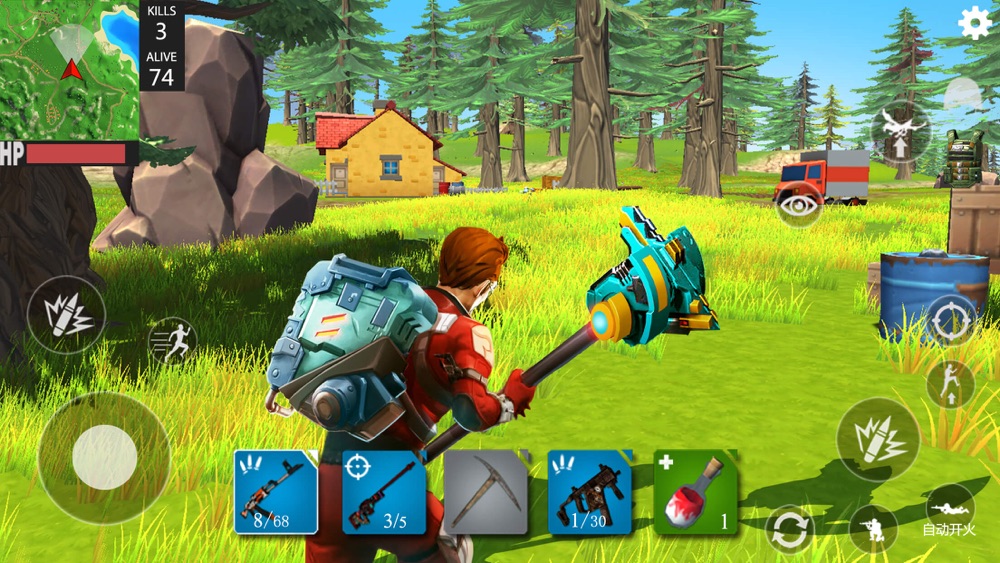Open the settings gear menu

point(975,23)
